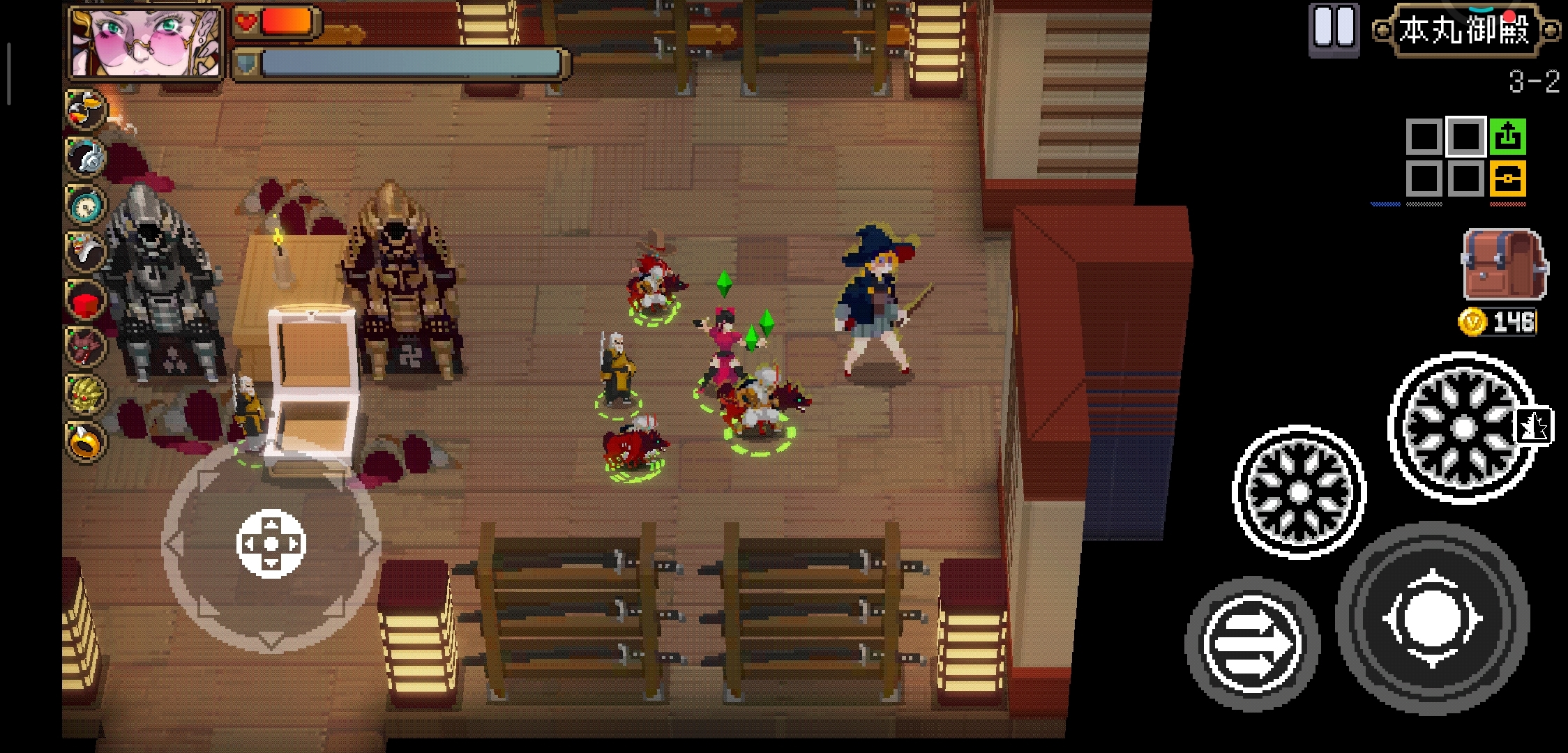
Task: Use the dash arrows button
Action: click(x=1252, y=643)
